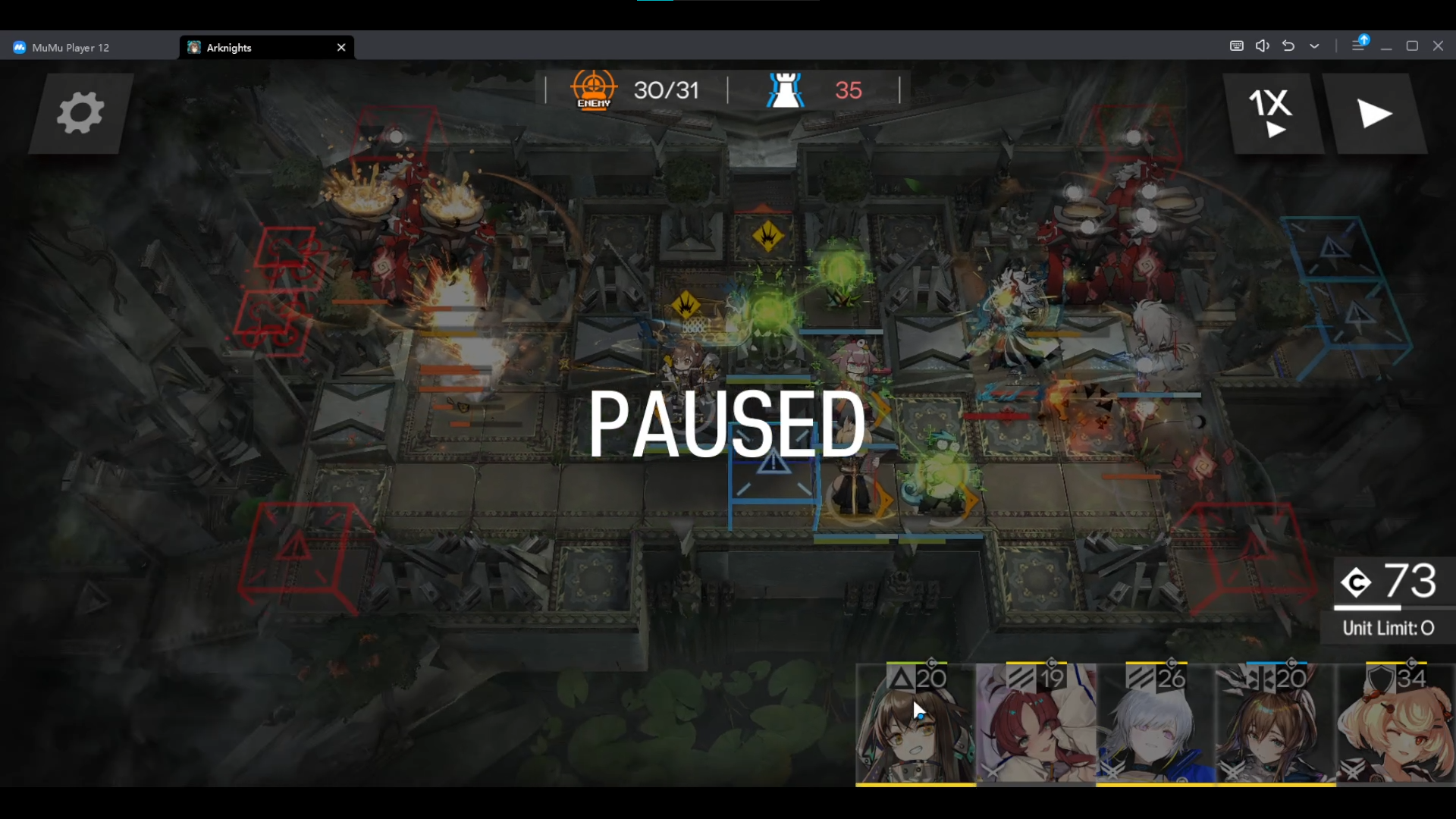Select the cost 19 red-haired operator card
This screenshot has width=1456, height=819.
tap(1036, 724)
